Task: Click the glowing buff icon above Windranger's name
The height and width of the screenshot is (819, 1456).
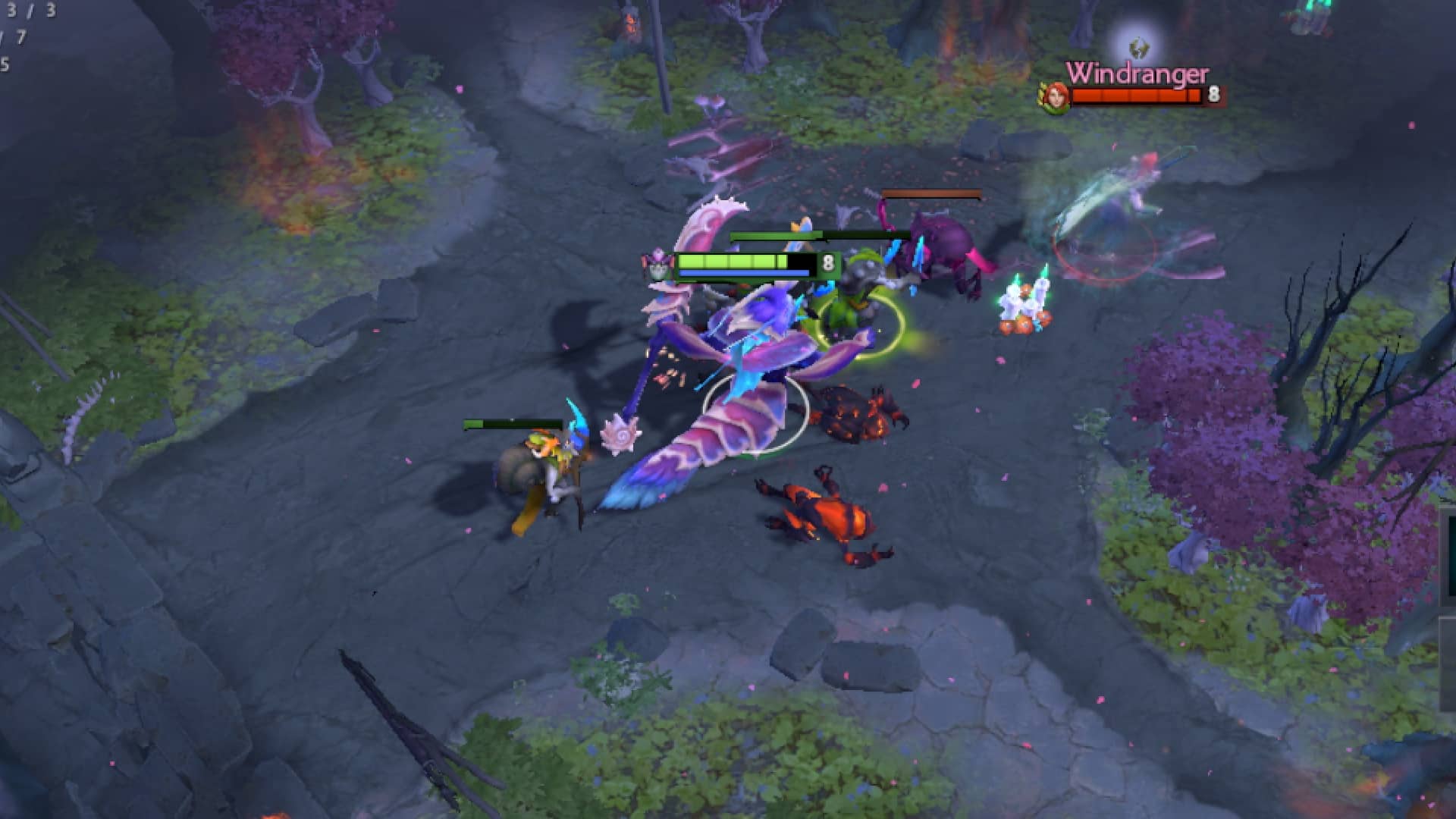Action: pos(1138,49)
